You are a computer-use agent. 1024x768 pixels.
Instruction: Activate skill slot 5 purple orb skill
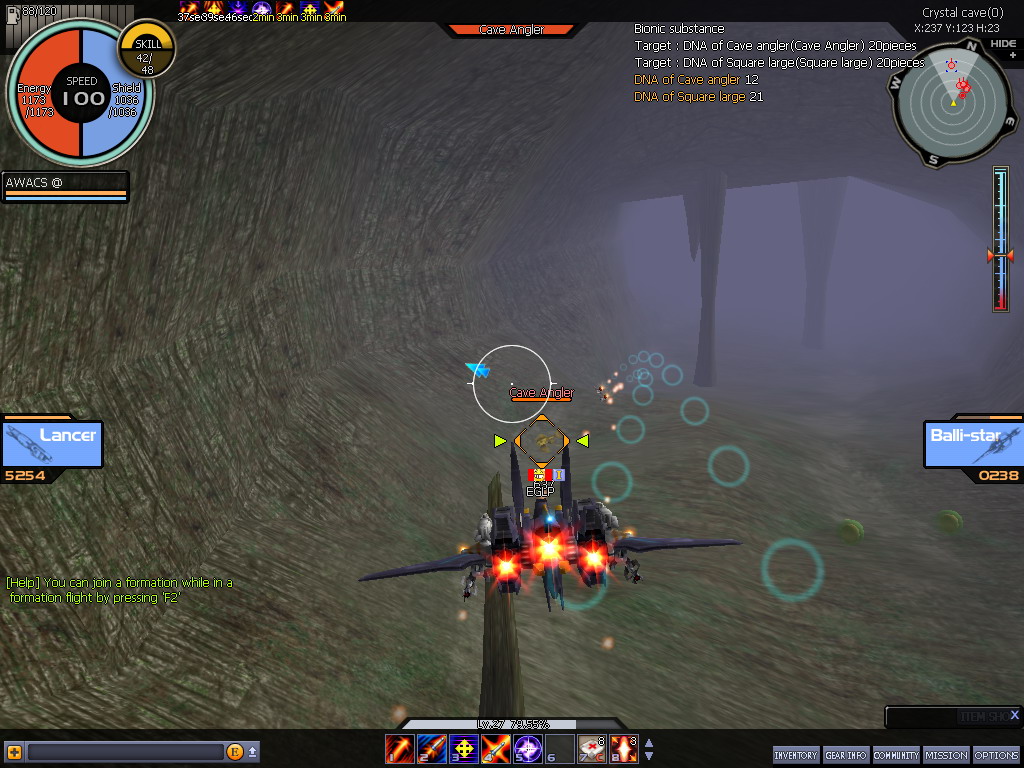click(528, 748)
